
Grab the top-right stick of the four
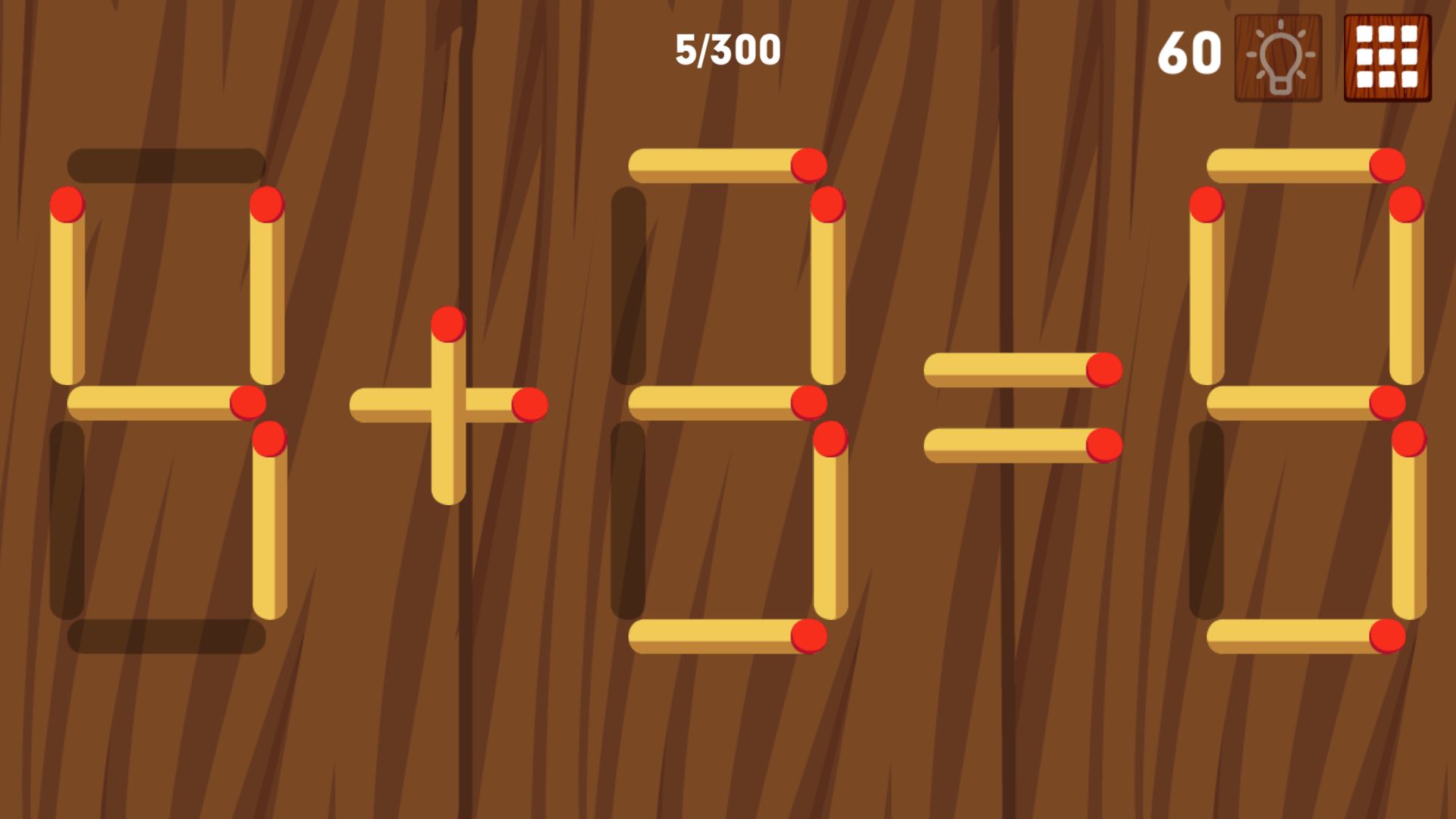click(267, 296)
